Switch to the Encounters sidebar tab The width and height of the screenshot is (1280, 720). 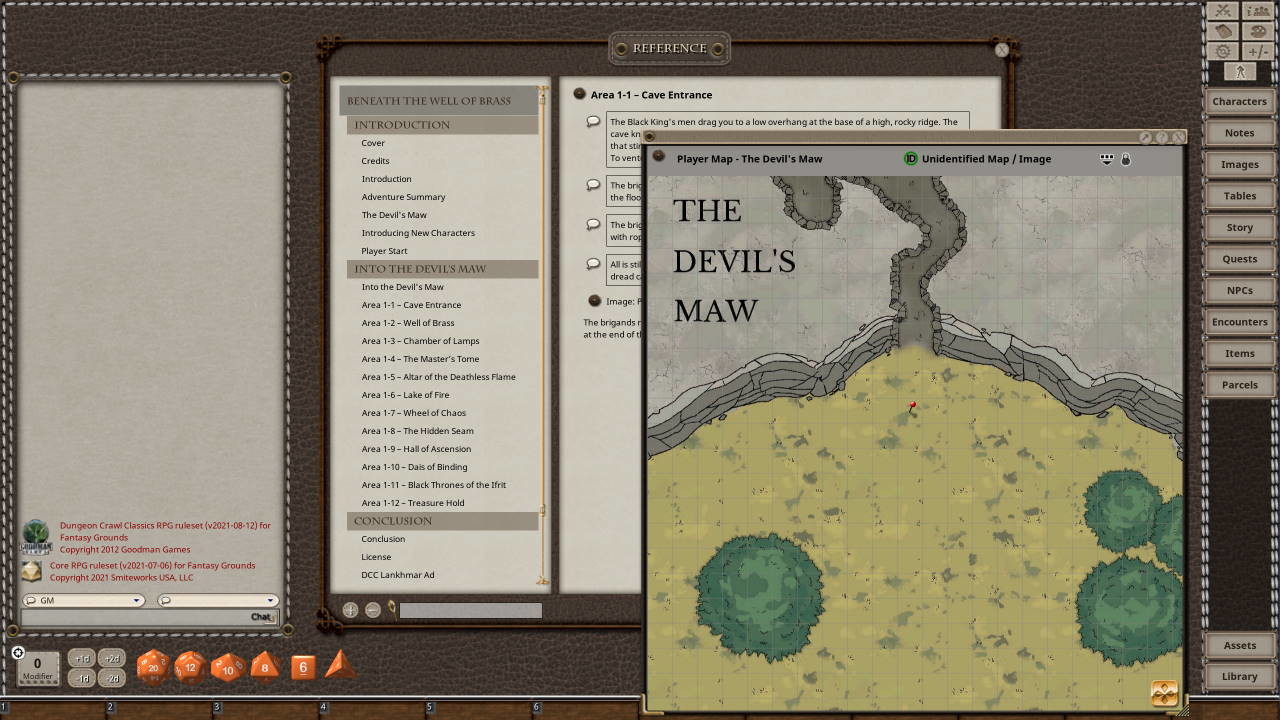coord(1239,321)
